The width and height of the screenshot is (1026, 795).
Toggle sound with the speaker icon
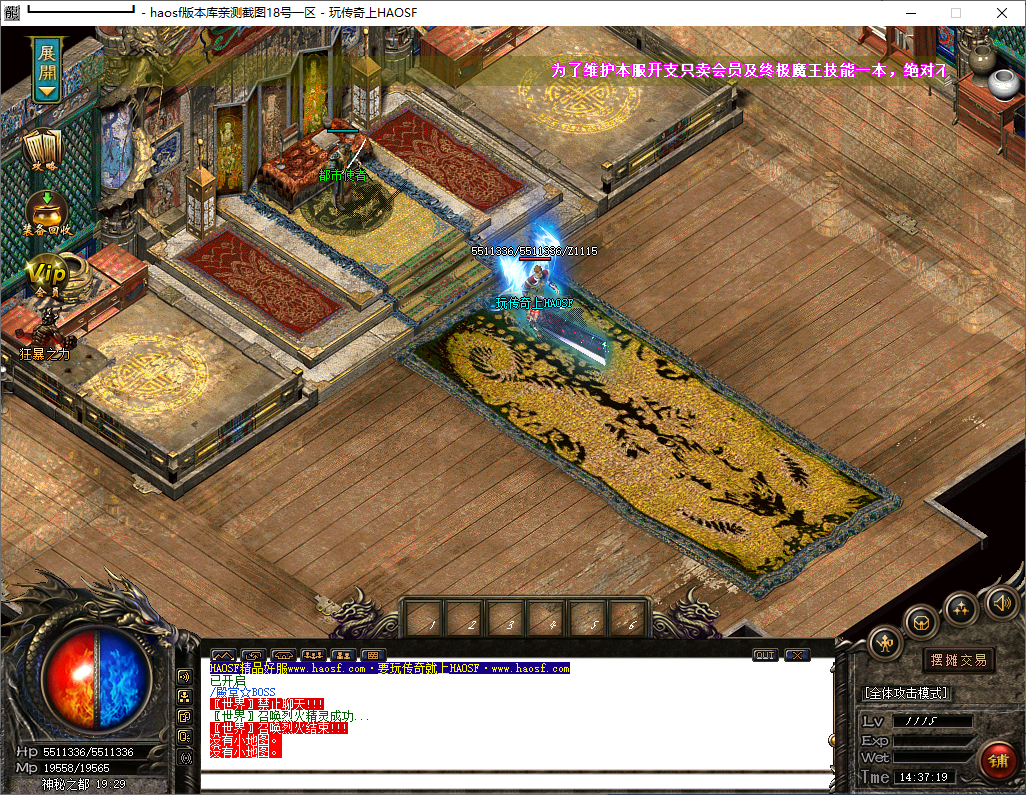(x=1002, y=602)
